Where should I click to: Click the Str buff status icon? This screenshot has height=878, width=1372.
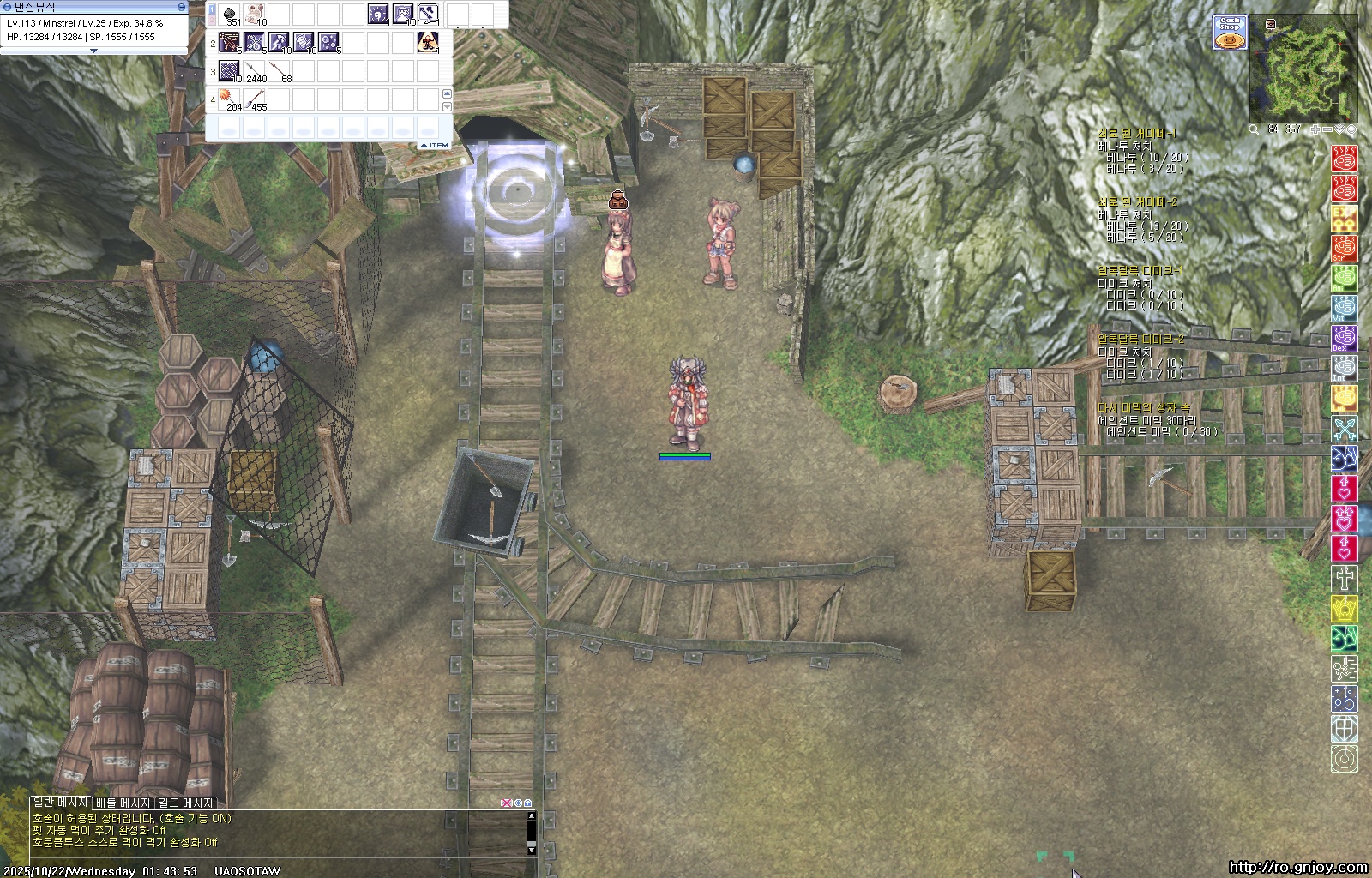pyautogui.click(x=1344, y=249)
